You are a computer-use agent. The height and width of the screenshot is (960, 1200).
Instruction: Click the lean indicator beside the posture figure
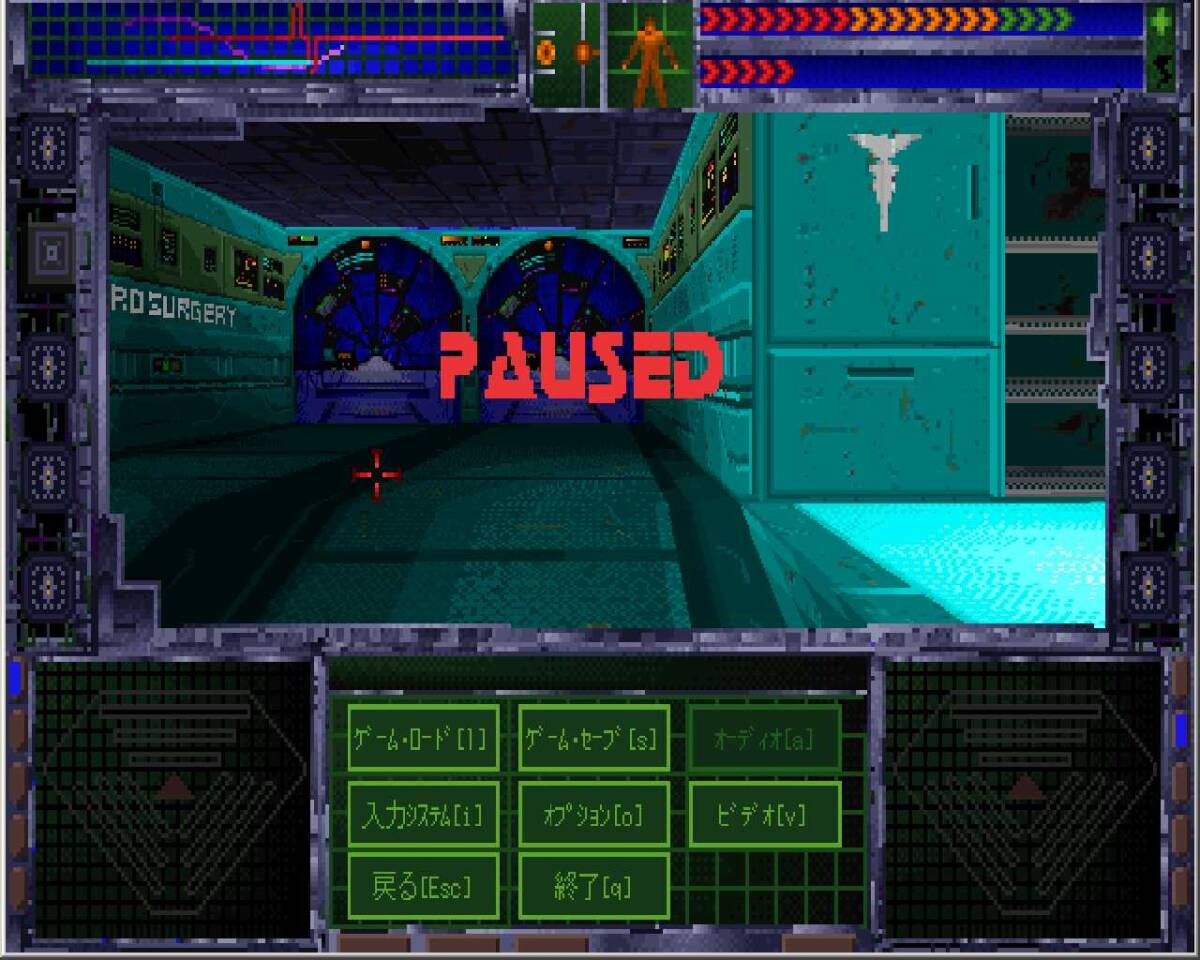(x=567, y=54)
